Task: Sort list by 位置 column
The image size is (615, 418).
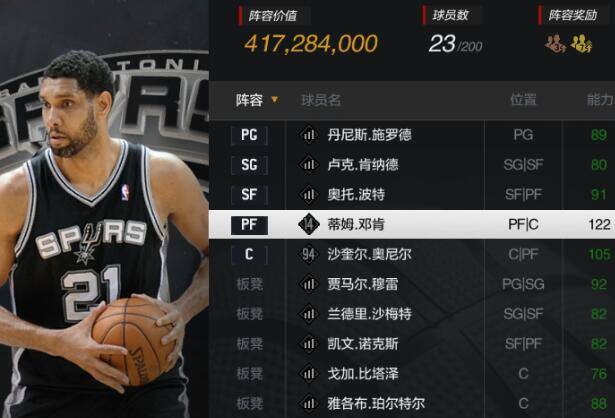Action: pos(523,100)
